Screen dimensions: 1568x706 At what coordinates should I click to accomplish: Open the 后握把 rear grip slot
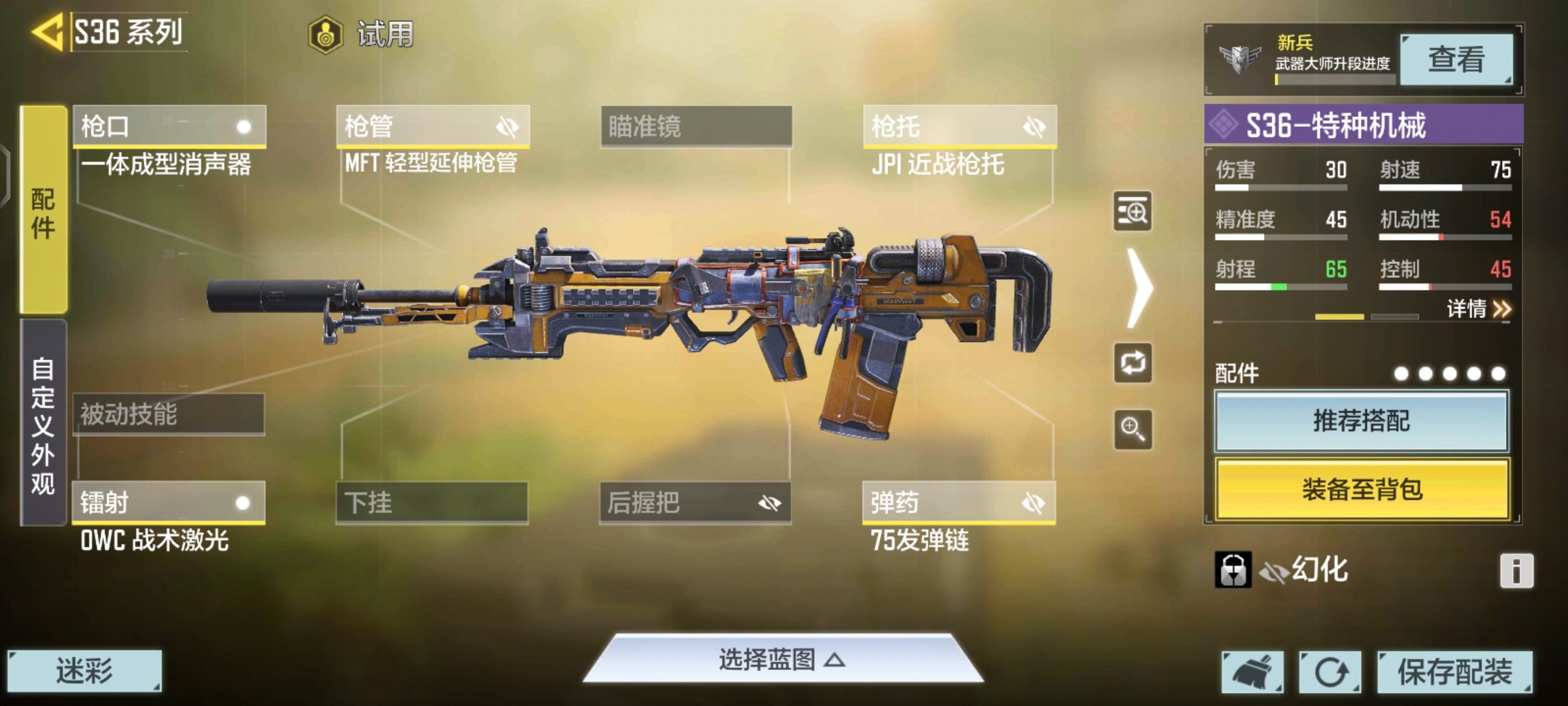[695, 502]
